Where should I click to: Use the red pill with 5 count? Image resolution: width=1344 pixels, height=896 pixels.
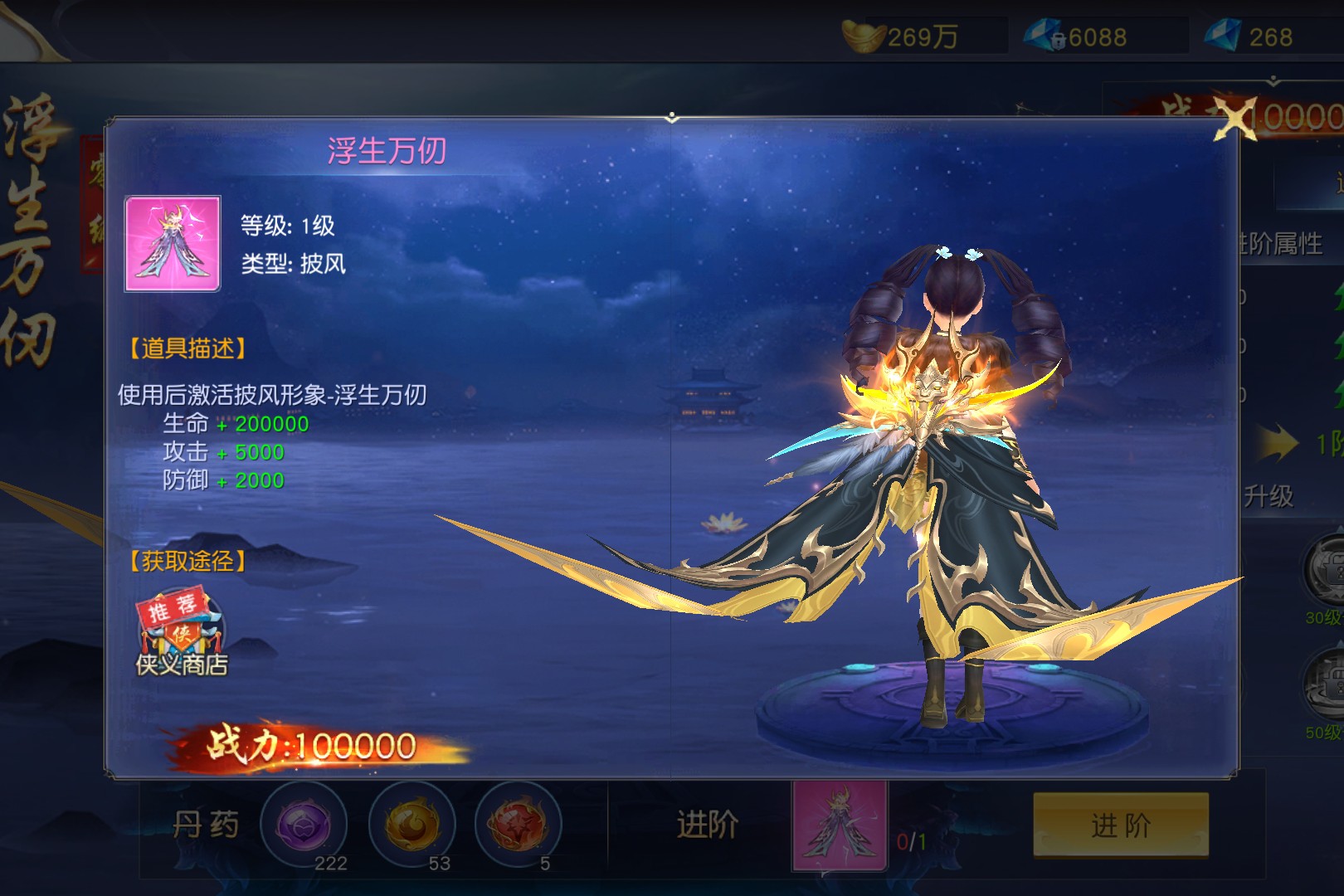point(519,825)
